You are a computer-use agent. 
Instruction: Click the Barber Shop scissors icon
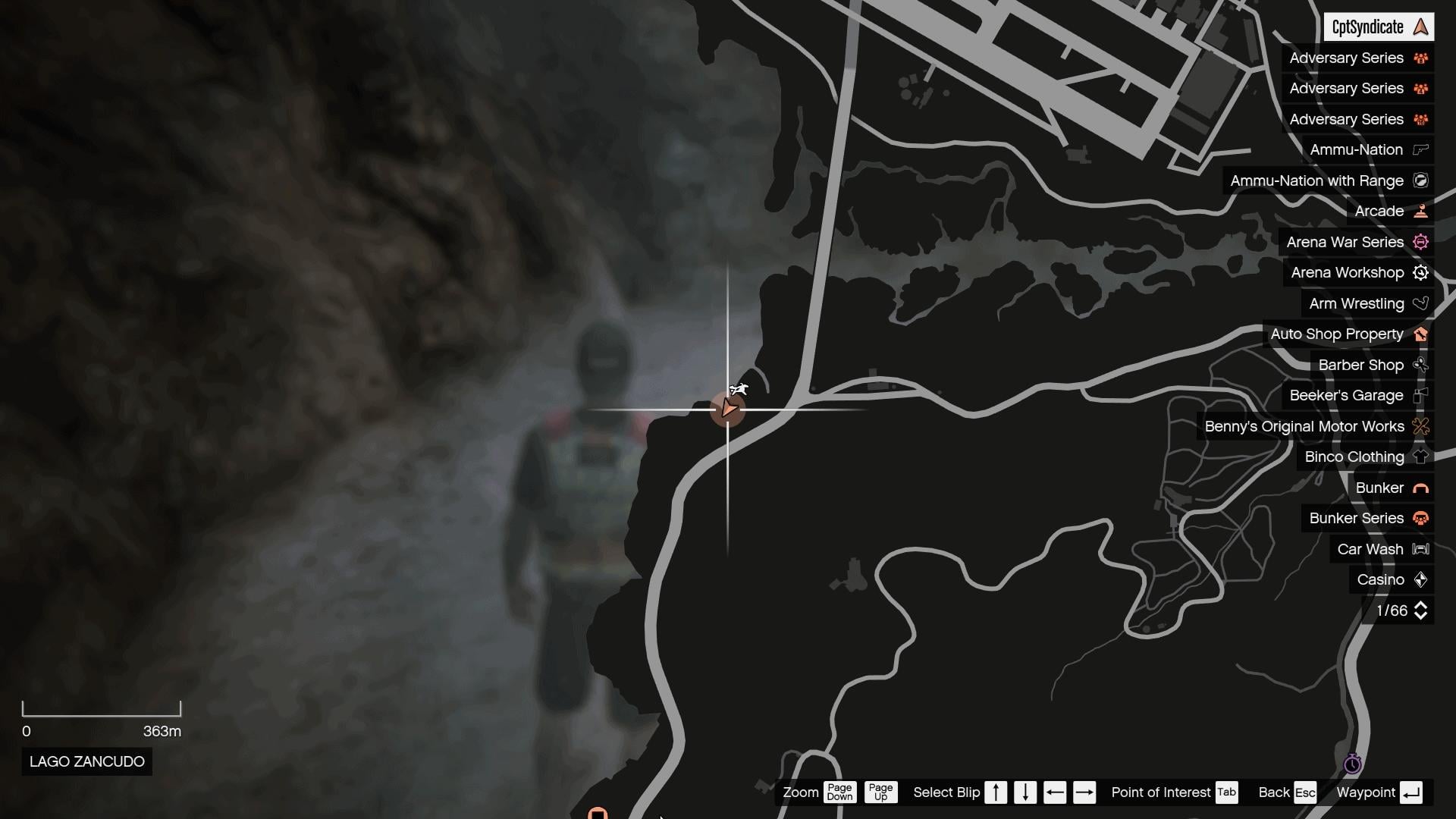pos(1421,365)
